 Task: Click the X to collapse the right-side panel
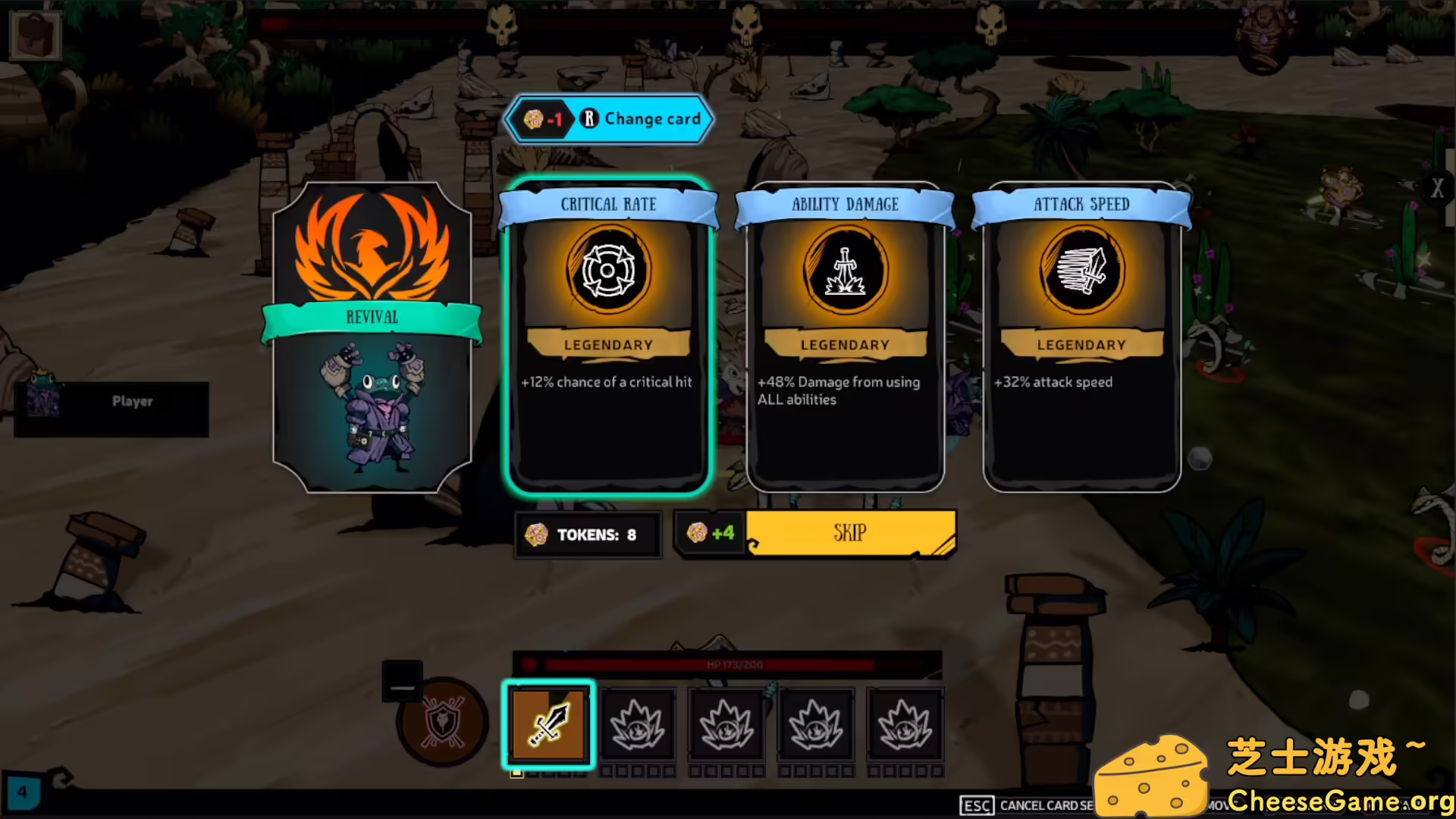click(1438, 189)
